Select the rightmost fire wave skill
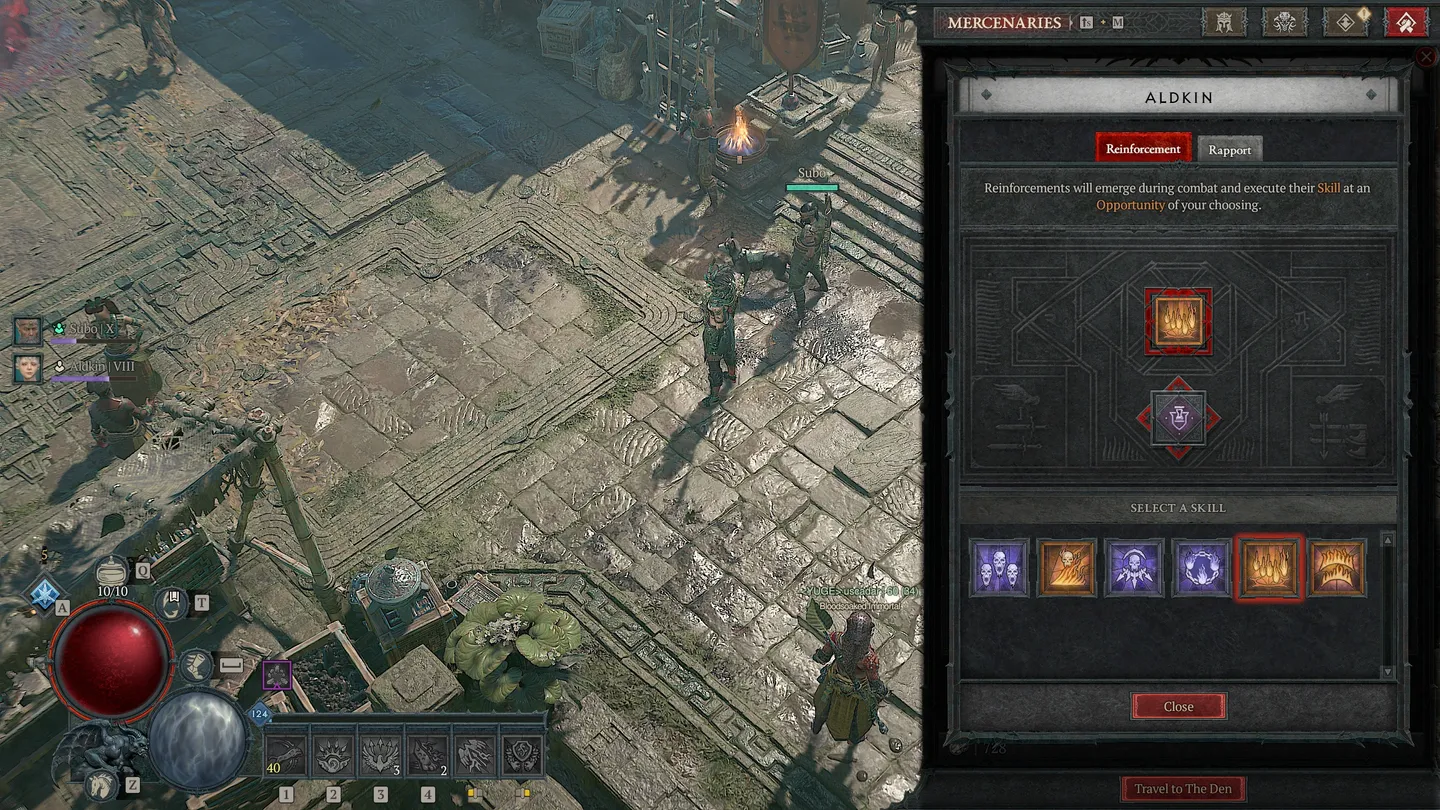The image size is (1440, 810). click(1337, 567)
